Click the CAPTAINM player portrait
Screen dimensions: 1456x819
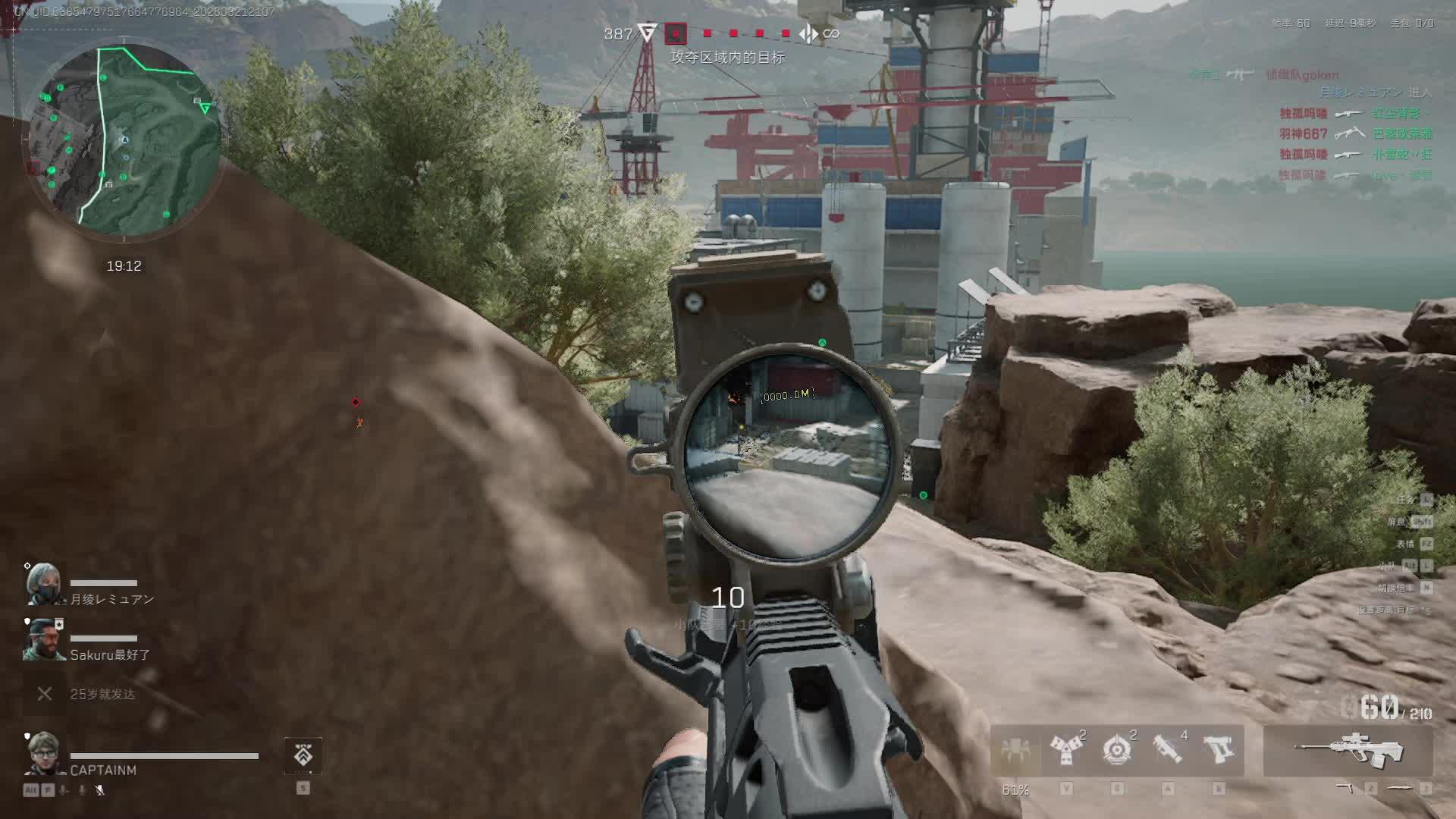(x=44, y=753)
